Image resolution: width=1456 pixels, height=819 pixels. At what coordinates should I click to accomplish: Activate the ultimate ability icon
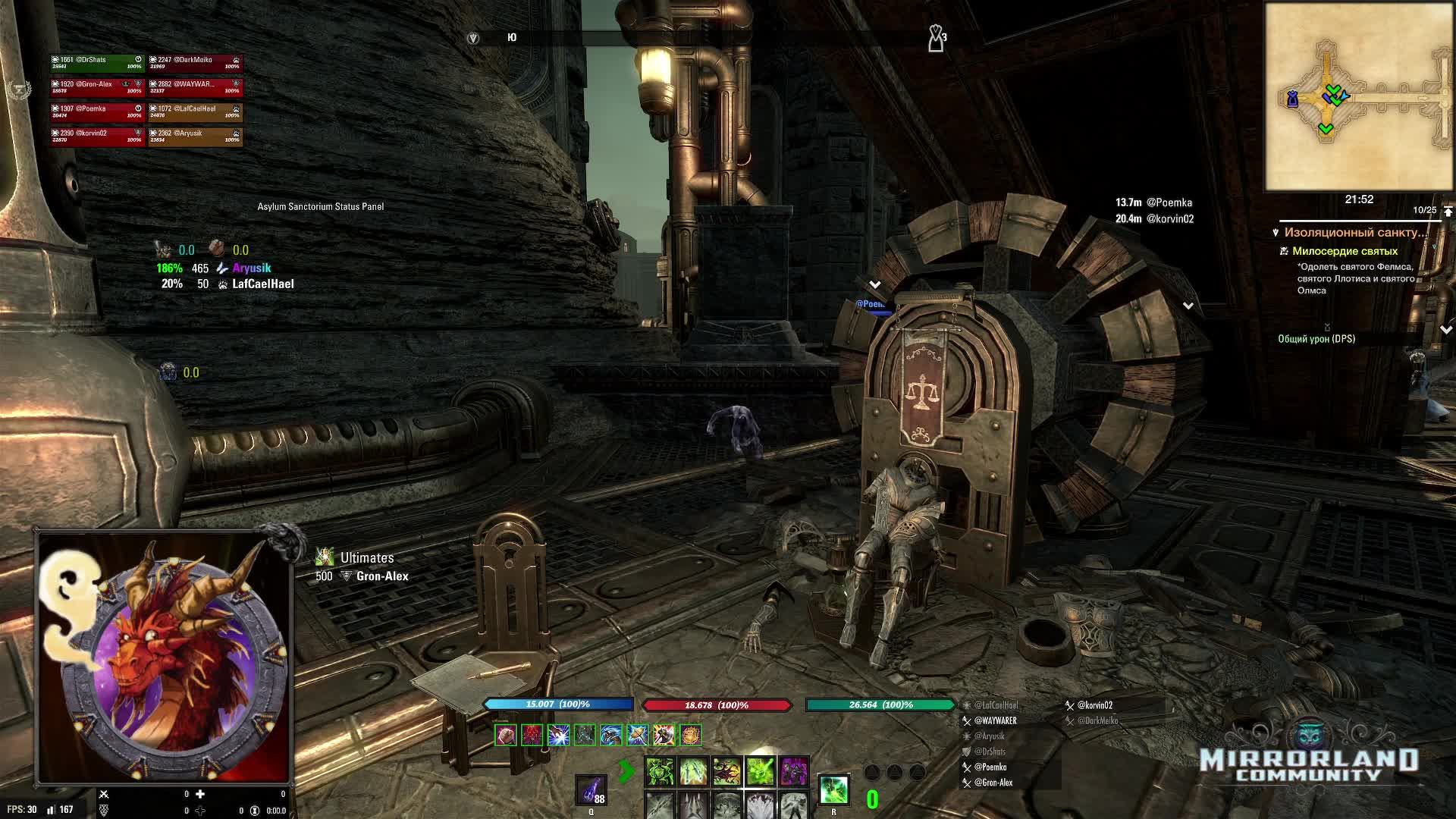833,789
